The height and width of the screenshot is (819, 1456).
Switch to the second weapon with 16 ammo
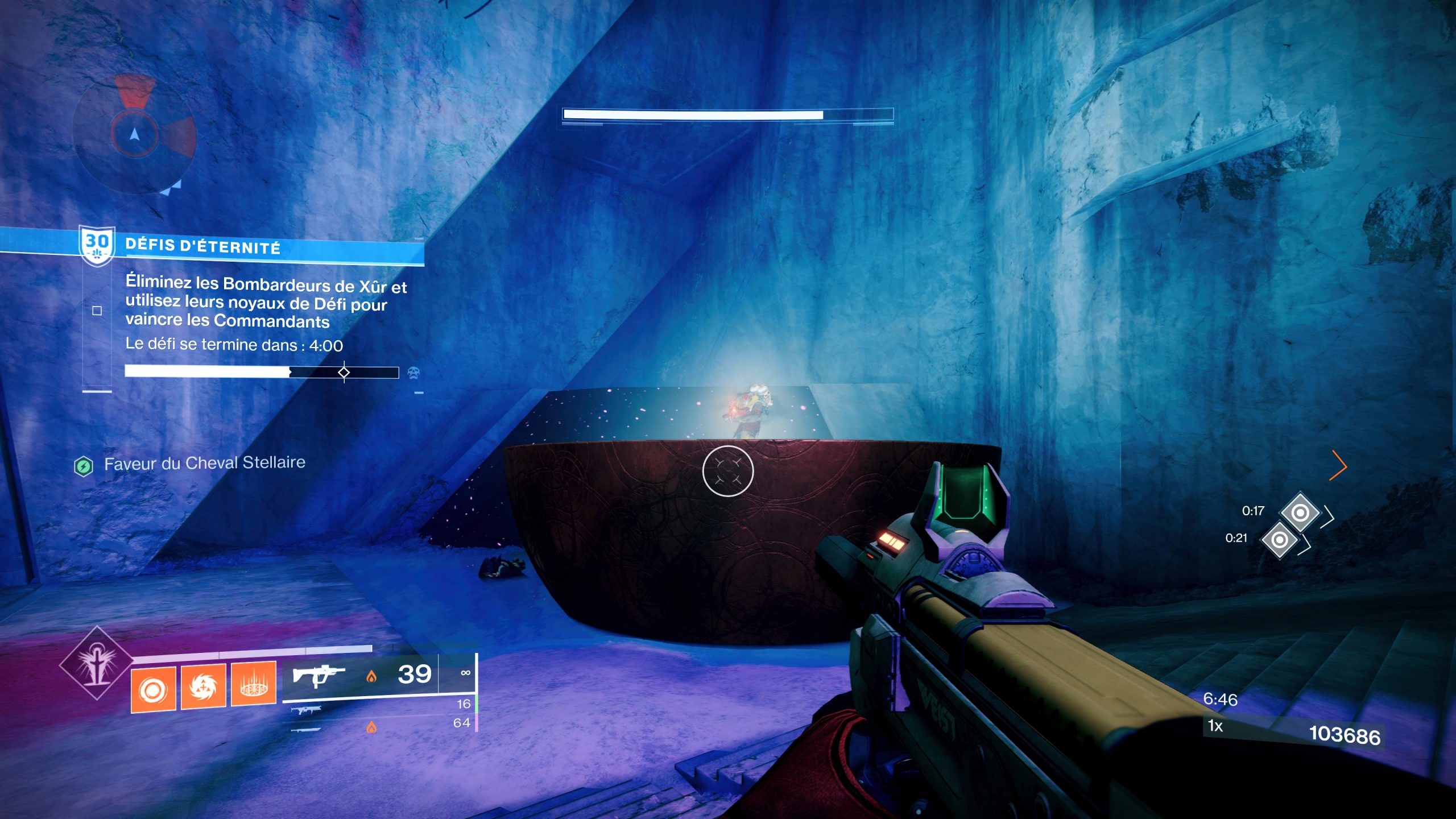tap(307, 709)
